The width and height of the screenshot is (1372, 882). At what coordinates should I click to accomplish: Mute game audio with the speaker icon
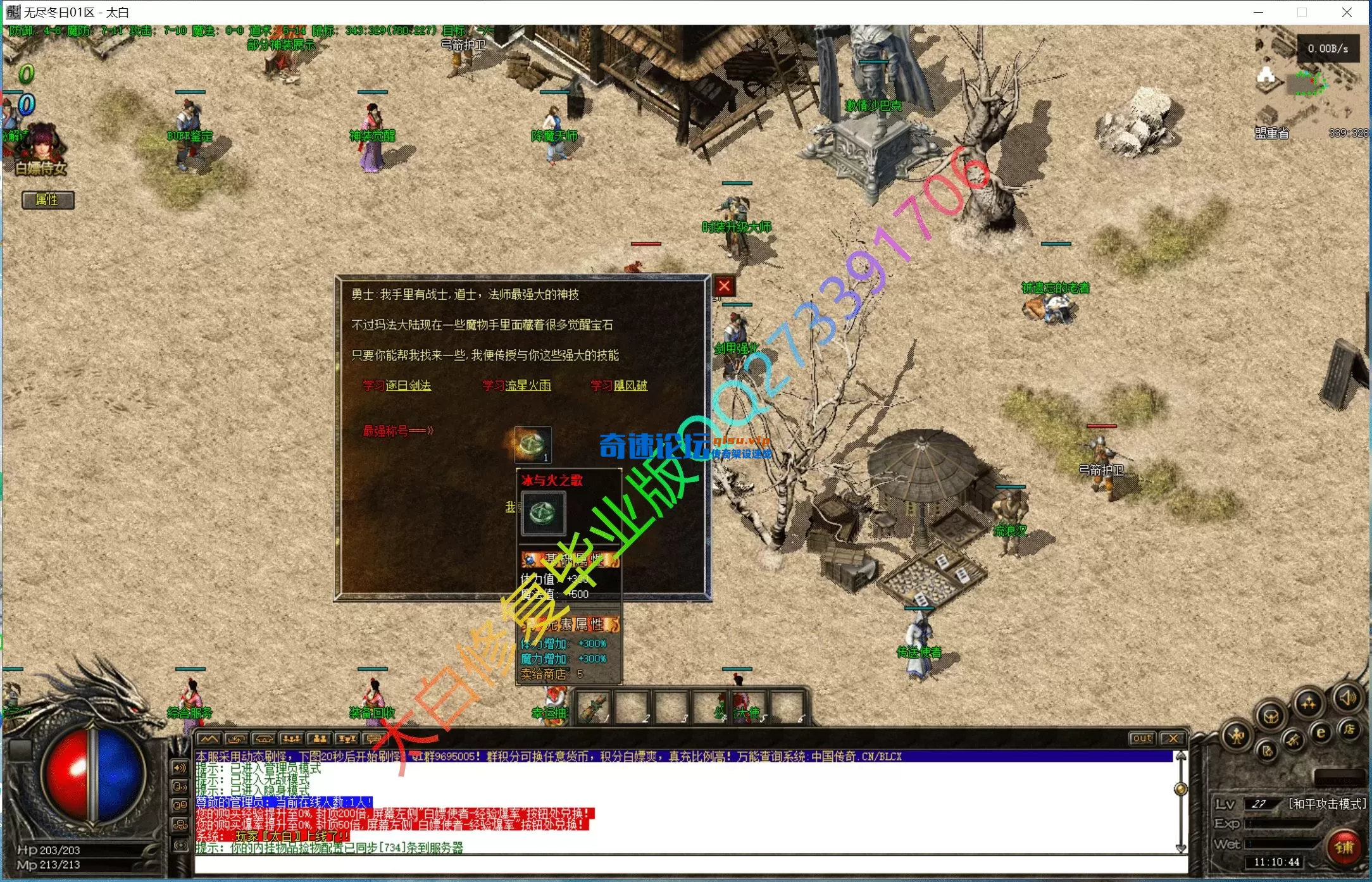[1347, 698]
